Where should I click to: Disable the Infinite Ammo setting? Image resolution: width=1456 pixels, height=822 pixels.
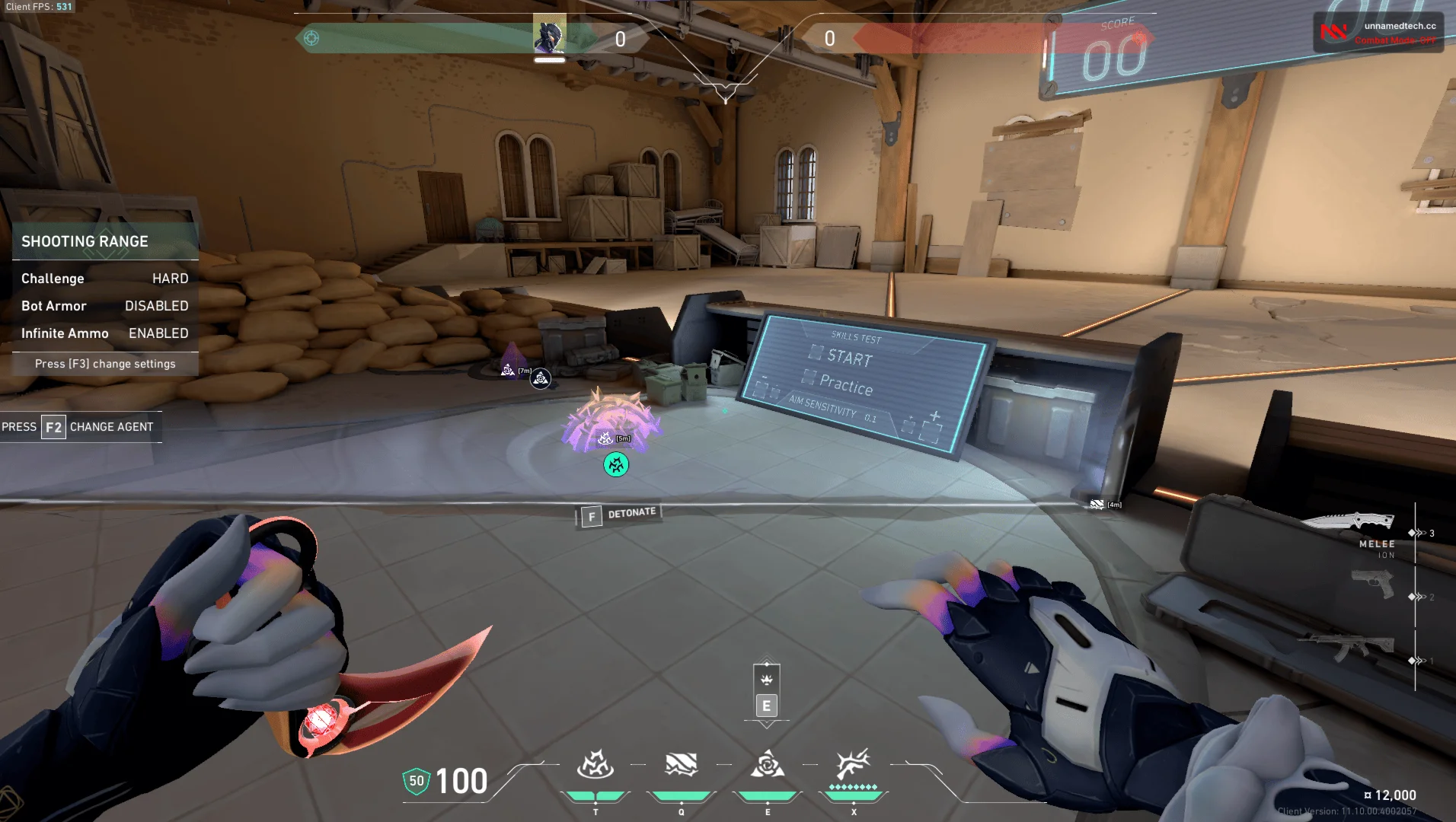coord(158,333)
